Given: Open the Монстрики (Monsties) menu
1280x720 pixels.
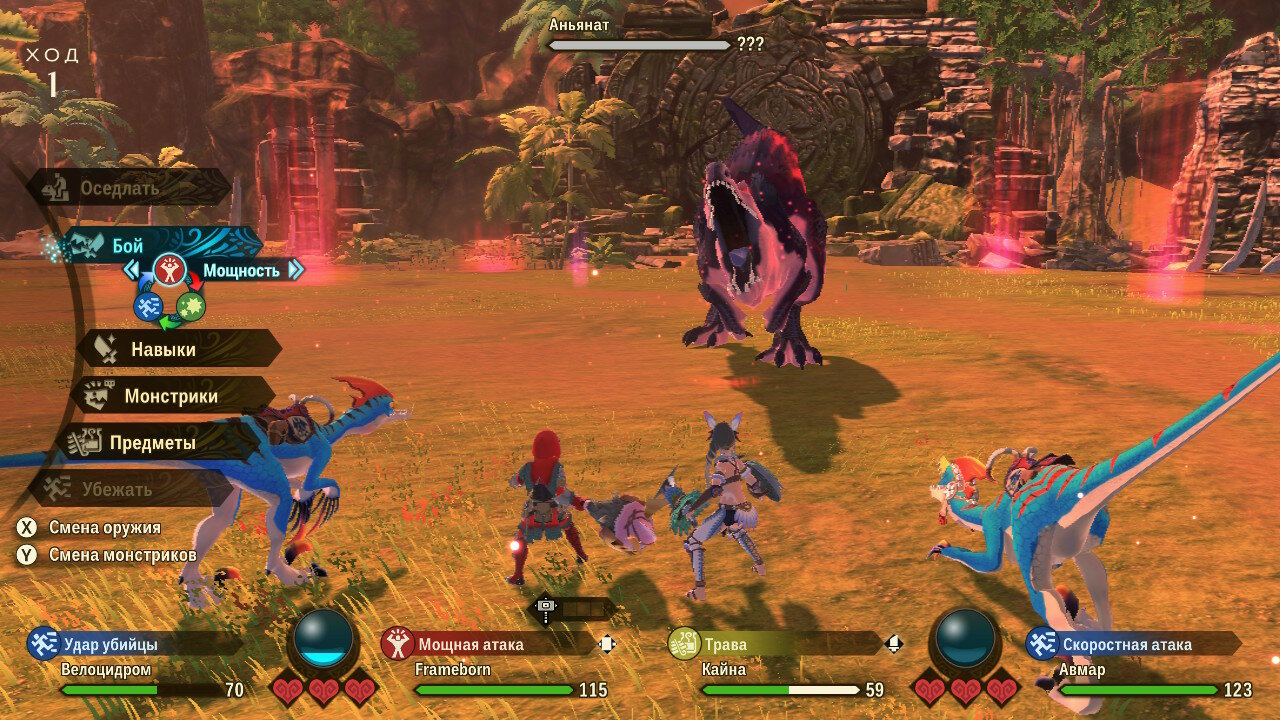Looking at the screenshot, I should [x=170, y=396].
